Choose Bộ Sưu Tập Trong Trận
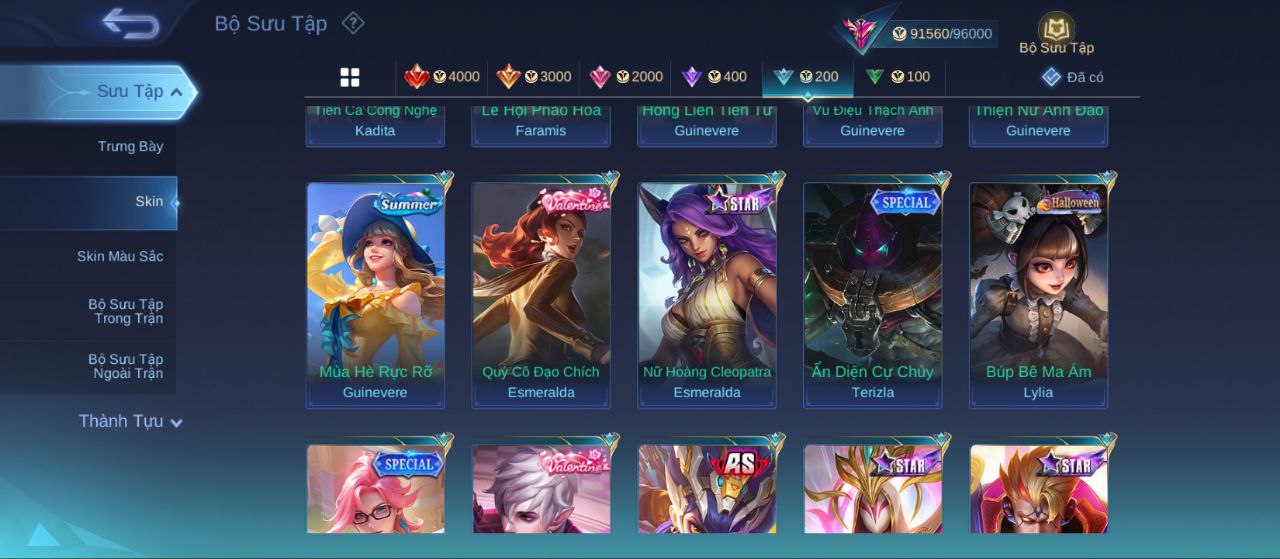The width and height of the screenshot is (1280, 559). tap(125, 311)
